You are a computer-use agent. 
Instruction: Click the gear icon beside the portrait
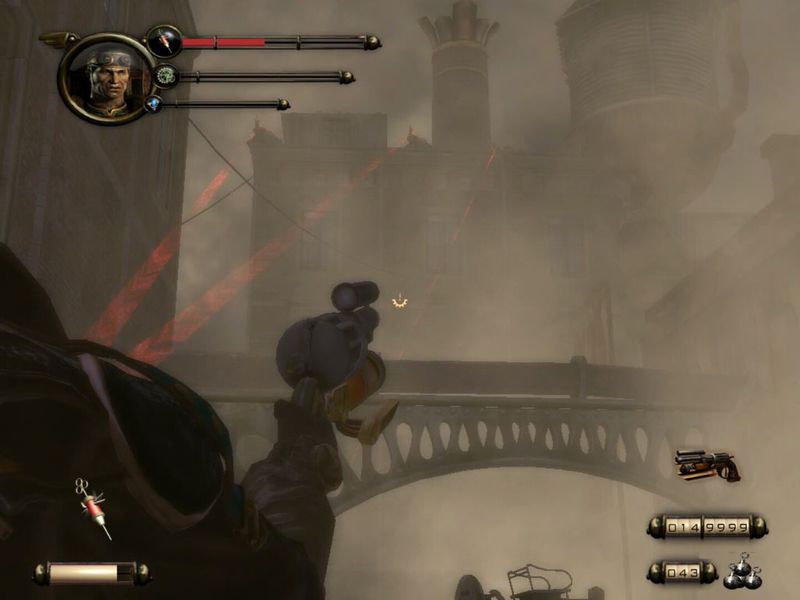[165, 75]
